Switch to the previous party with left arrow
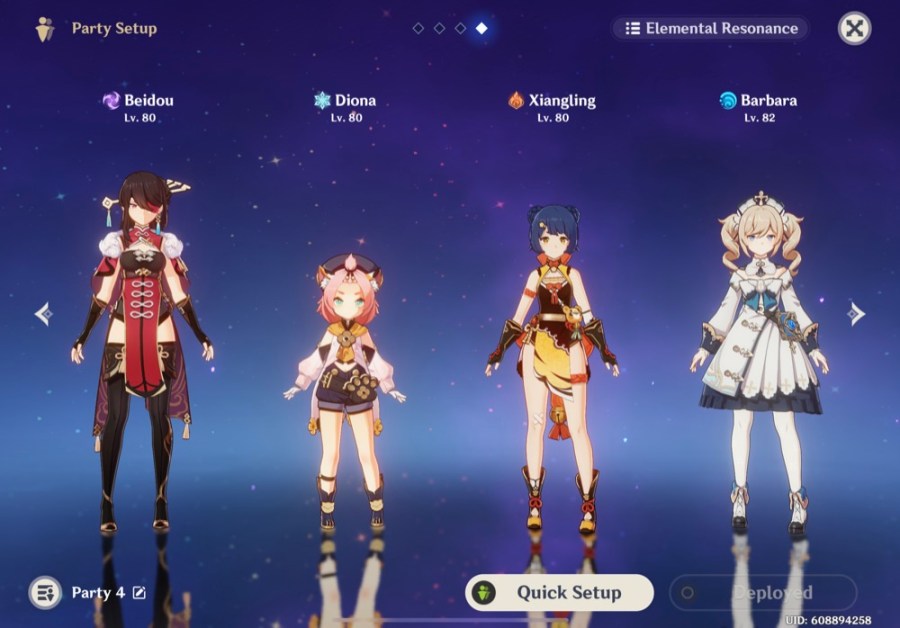Screen dimensions: 900x628 pos(44,314)
